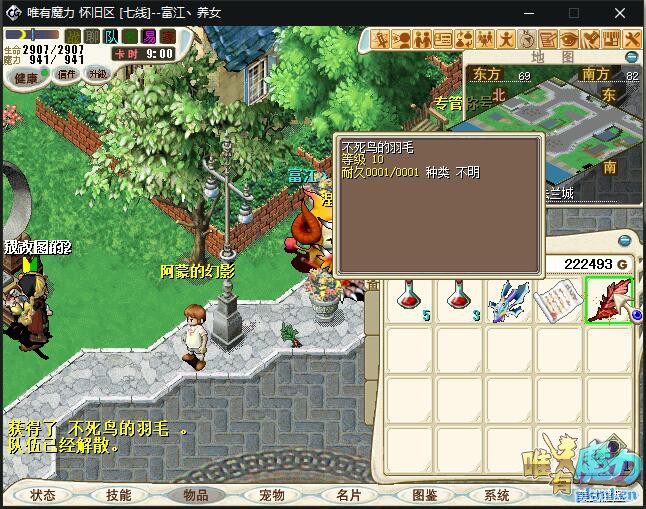
Task: Choose the red potion stack of 3
Action: [460, 301]
